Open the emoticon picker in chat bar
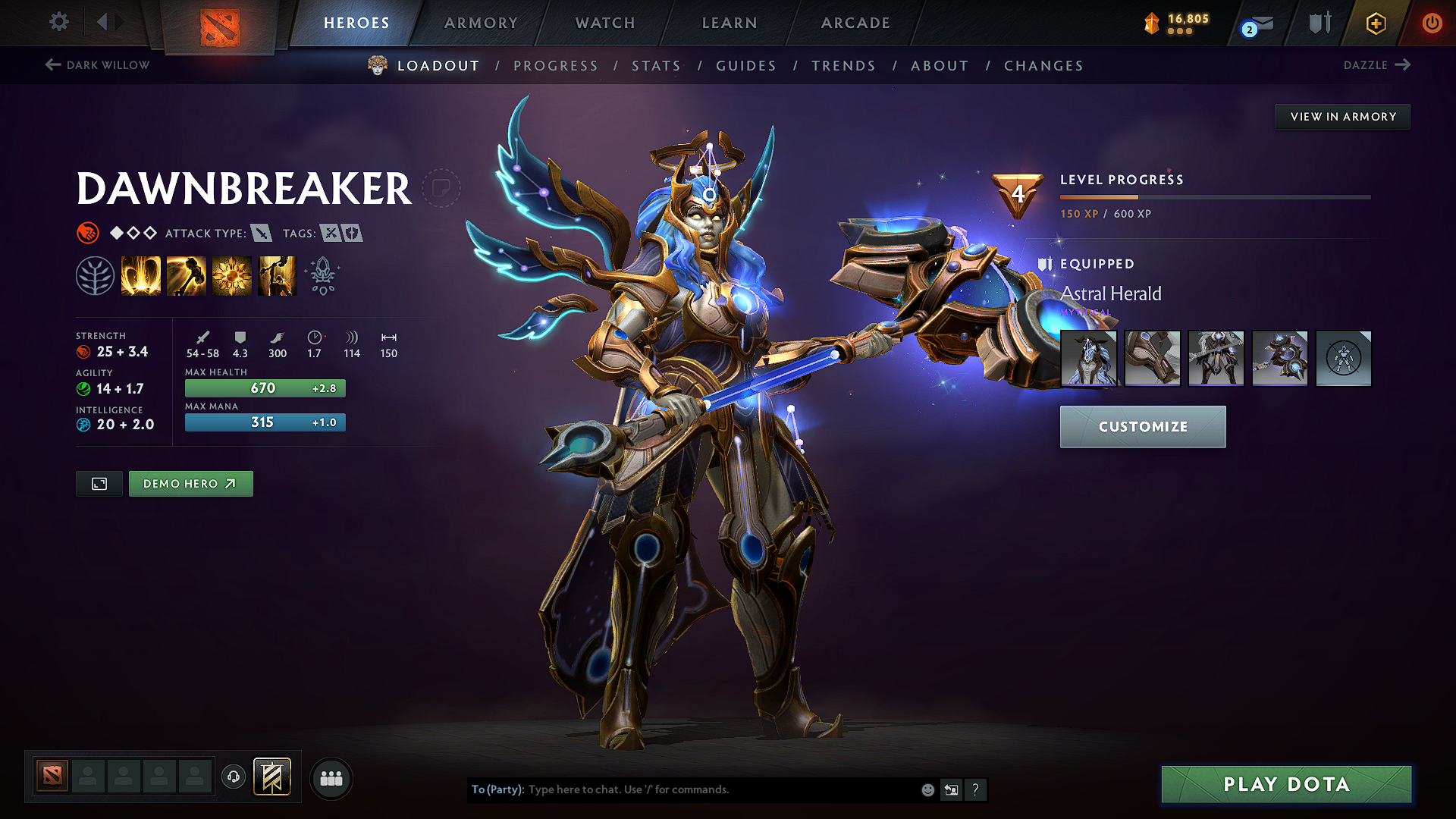 tap(927, 789)
